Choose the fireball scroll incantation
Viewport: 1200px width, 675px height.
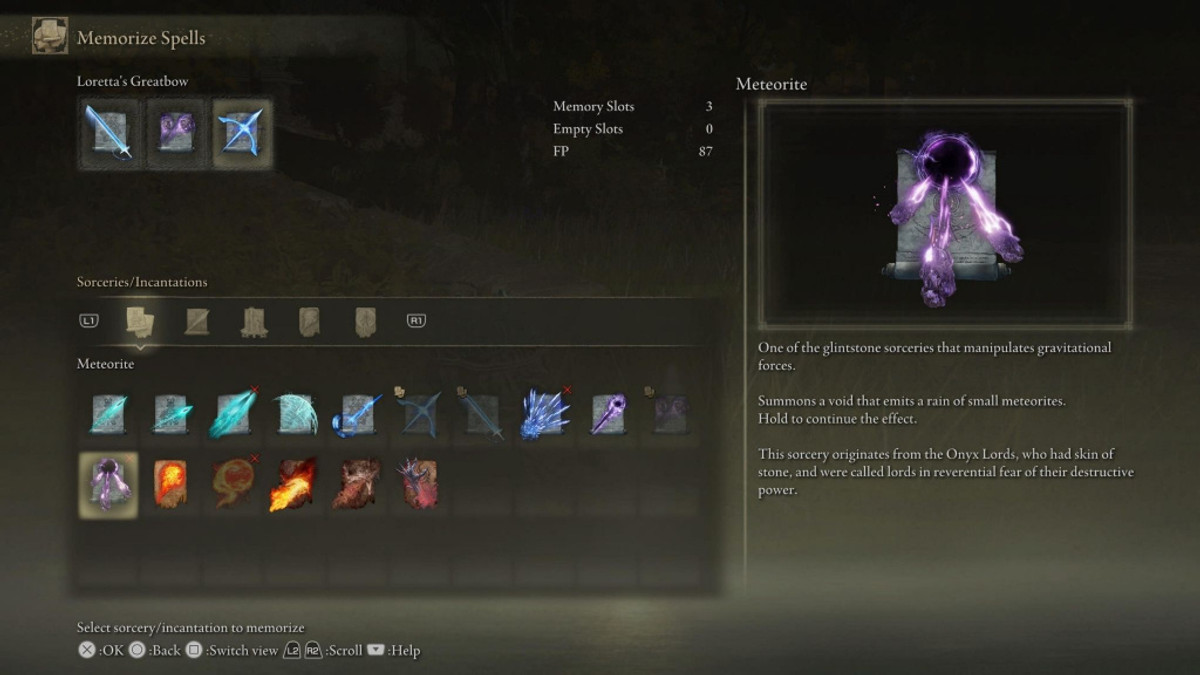pyautogui.click(x=170, y=484)
